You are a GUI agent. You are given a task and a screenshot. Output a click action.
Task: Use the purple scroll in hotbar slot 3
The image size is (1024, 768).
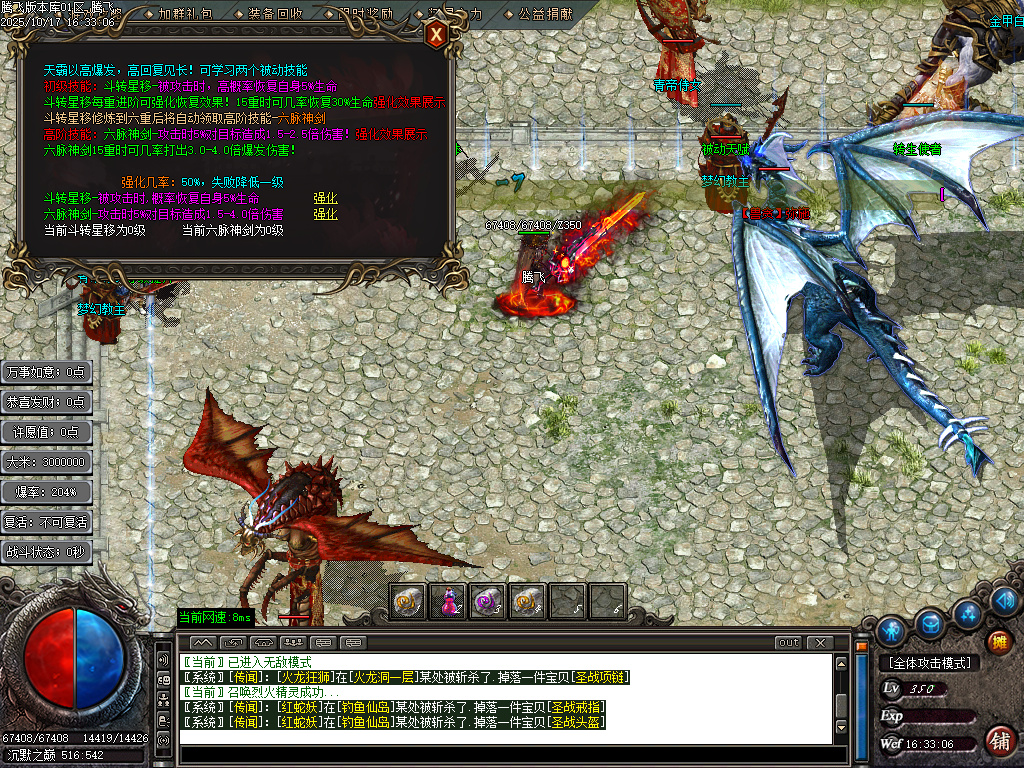[x=487, y=601]
